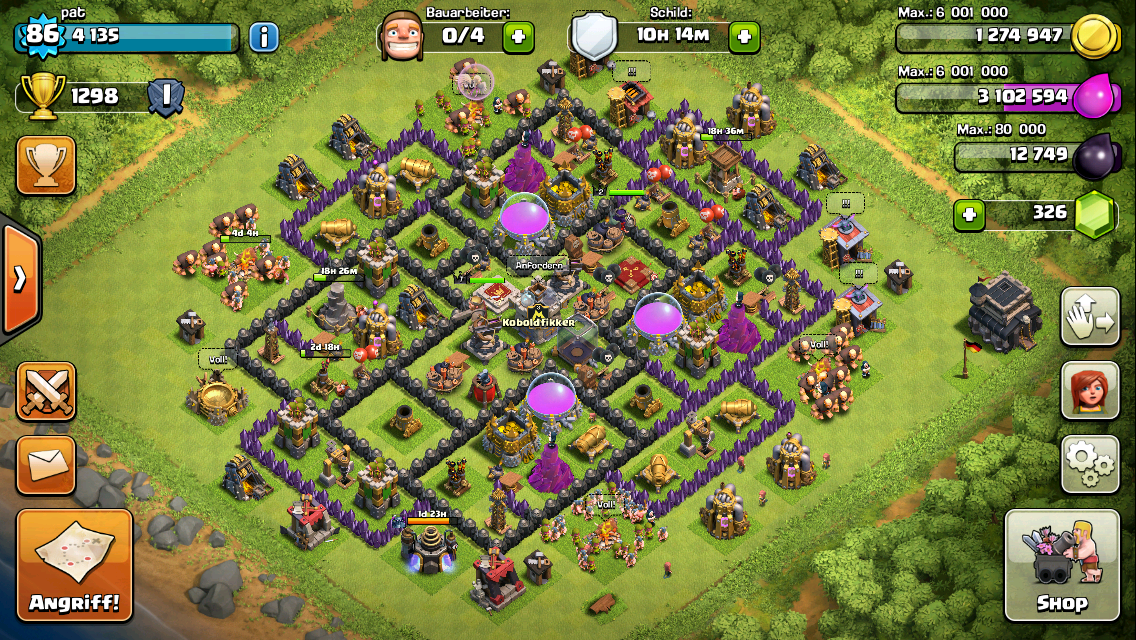Viewport: 1136px width, 640px height.
Task: Extend the shield with its green plus
Action: coord(743,38)
